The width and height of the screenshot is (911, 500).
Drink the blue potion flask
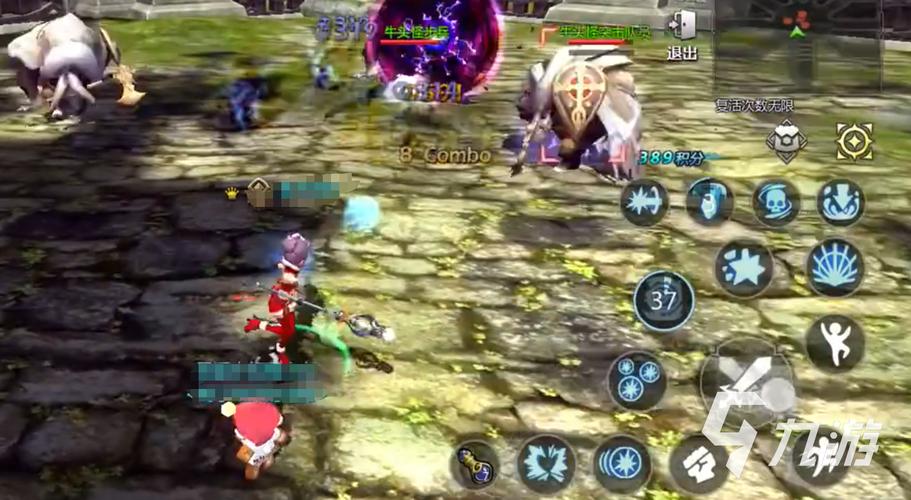coord(474,464)
